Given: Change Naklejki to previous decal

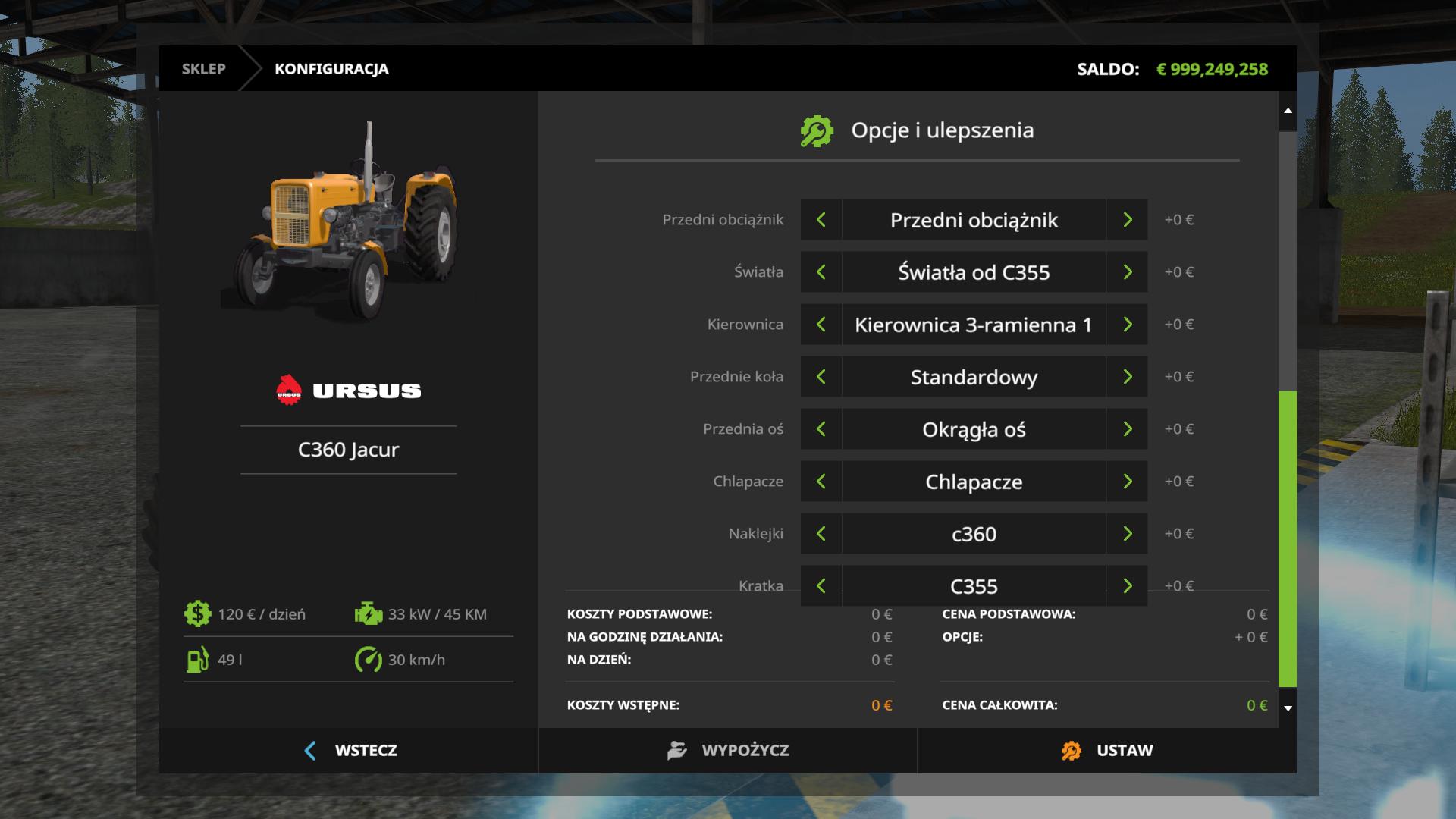Looking at the screenshot, I should 821,534.
